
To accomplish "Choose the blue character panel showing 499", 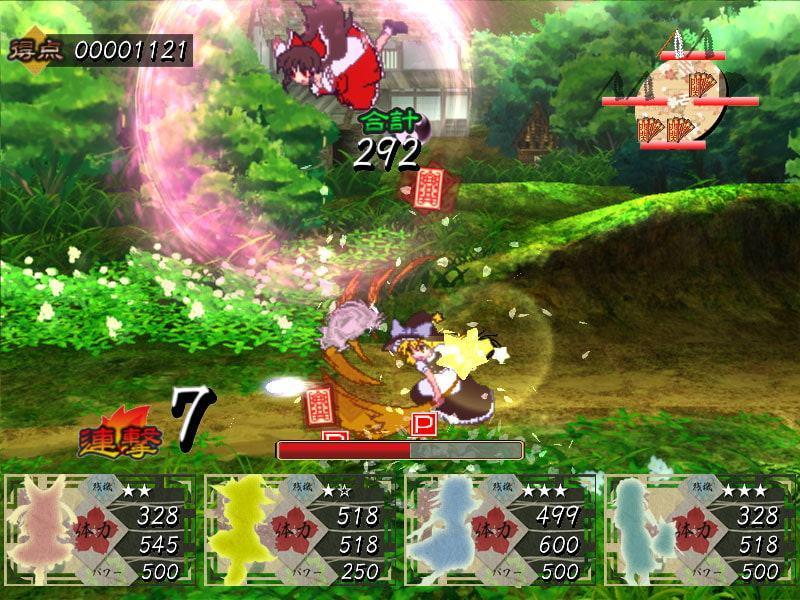I will [499, 529].
